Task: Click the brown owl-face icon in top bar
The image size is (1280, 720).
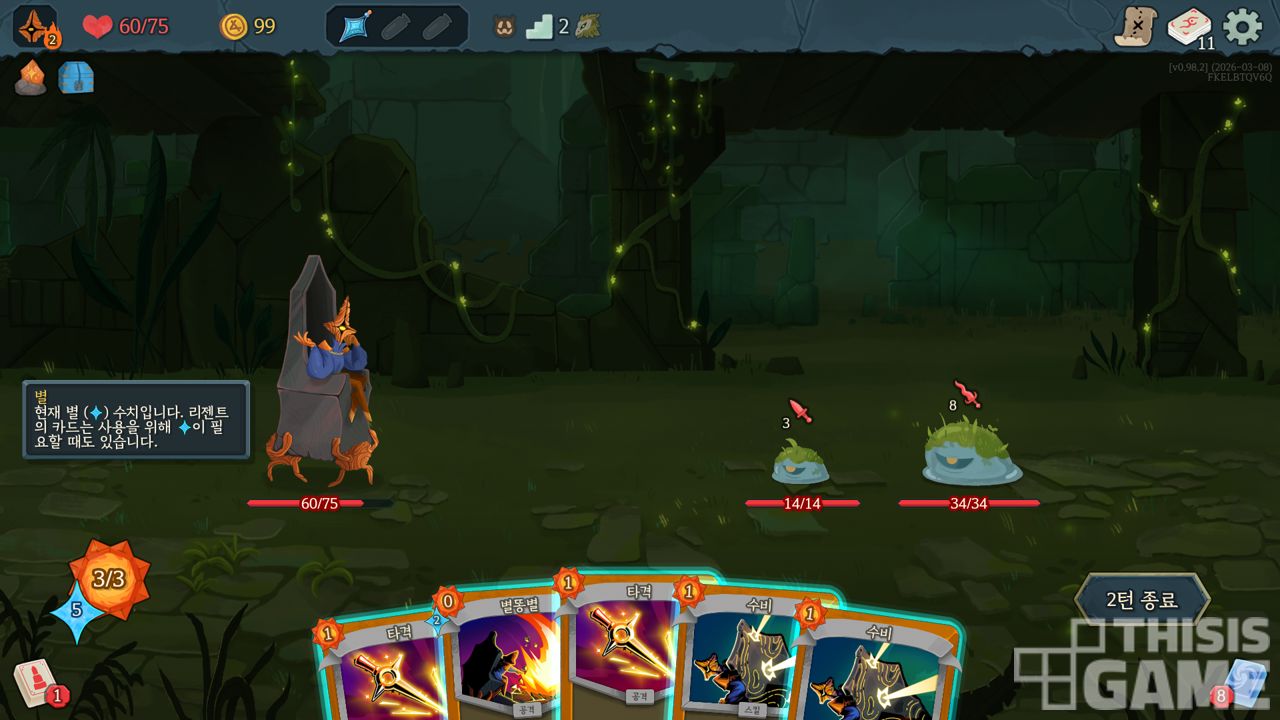Action: click(504, 27)
